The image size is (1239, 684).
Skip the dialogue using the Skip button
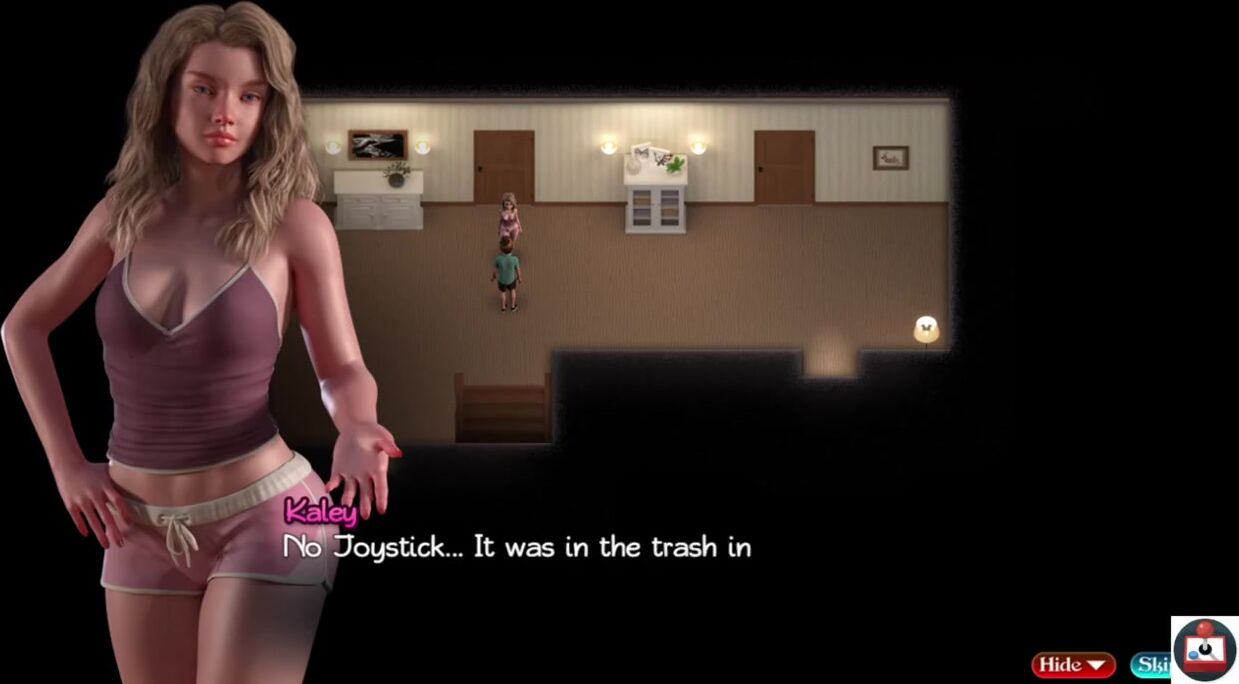[1151, 665]
